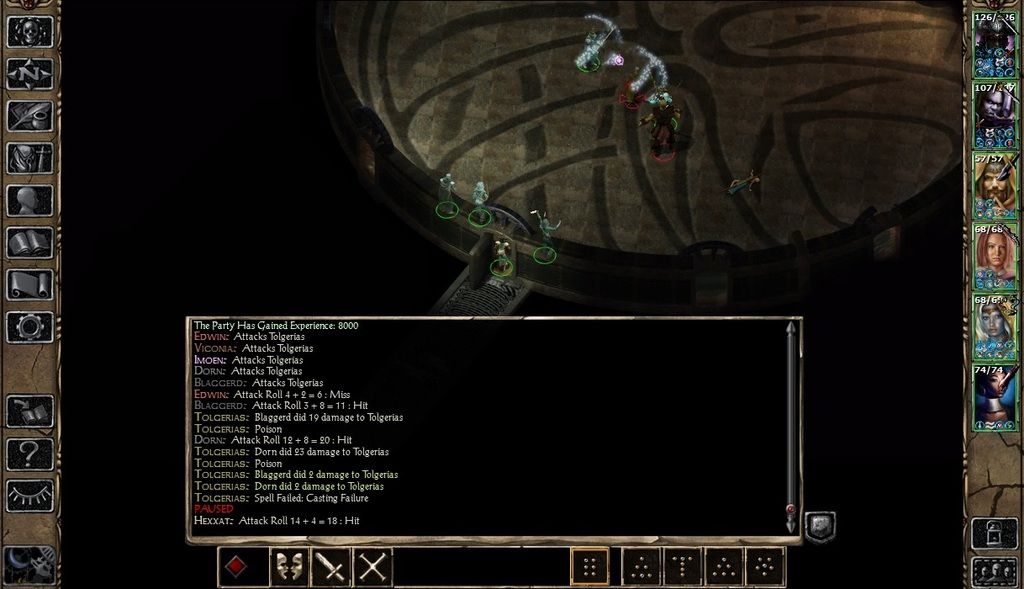Rest the party using the closed-eye button

click(29, 495)
